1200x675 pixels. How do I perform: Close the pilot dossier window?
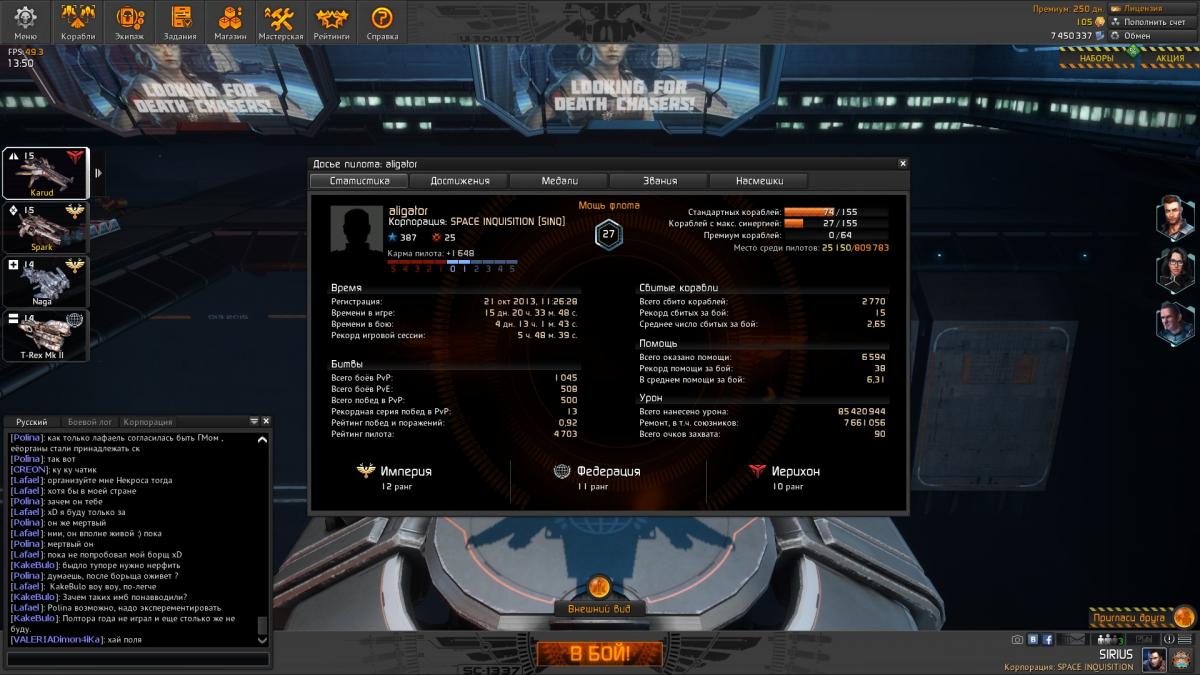point(903,163)
